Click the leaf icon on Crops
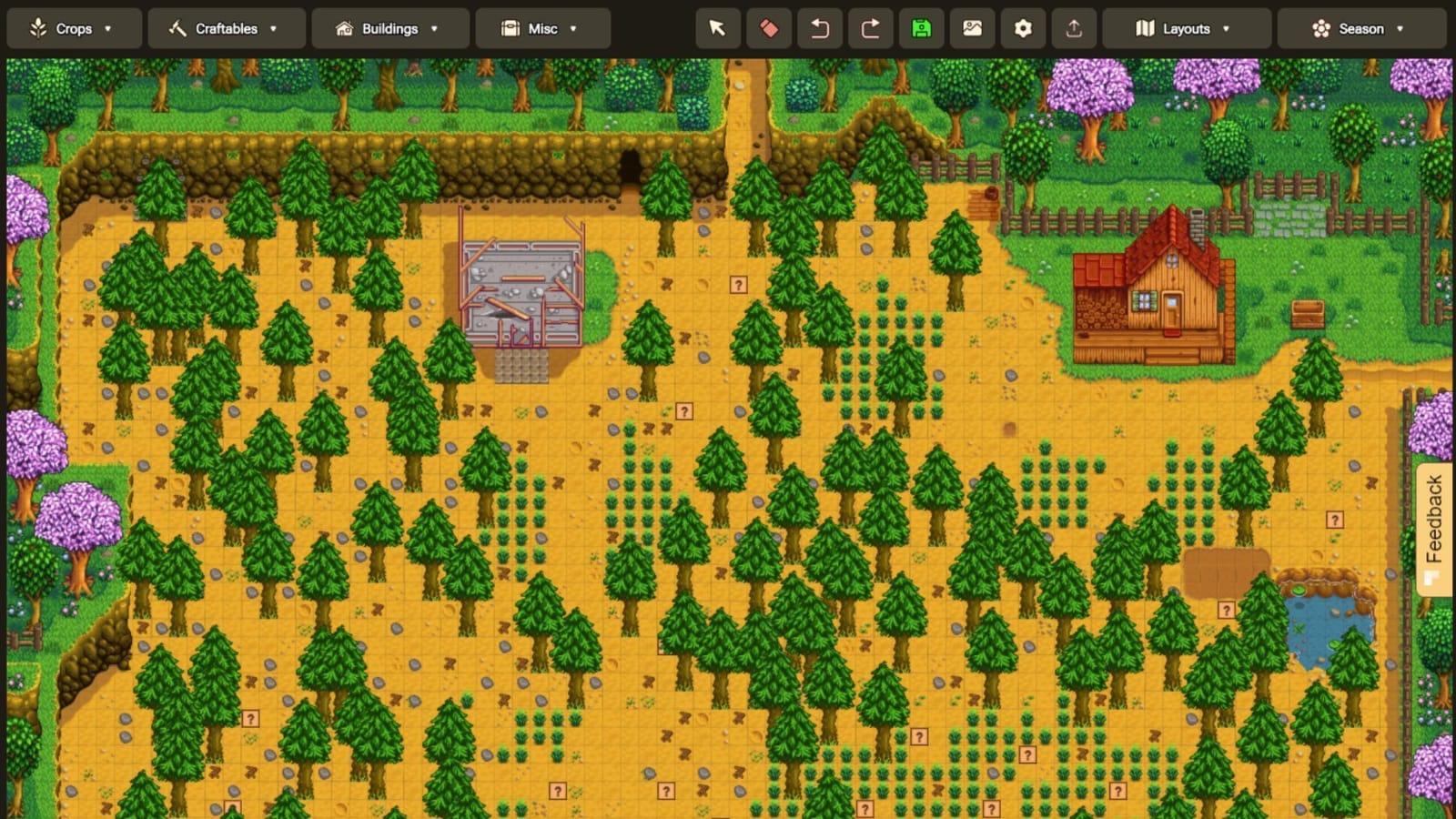This screenshot has height=819, width=1456. 36,28
